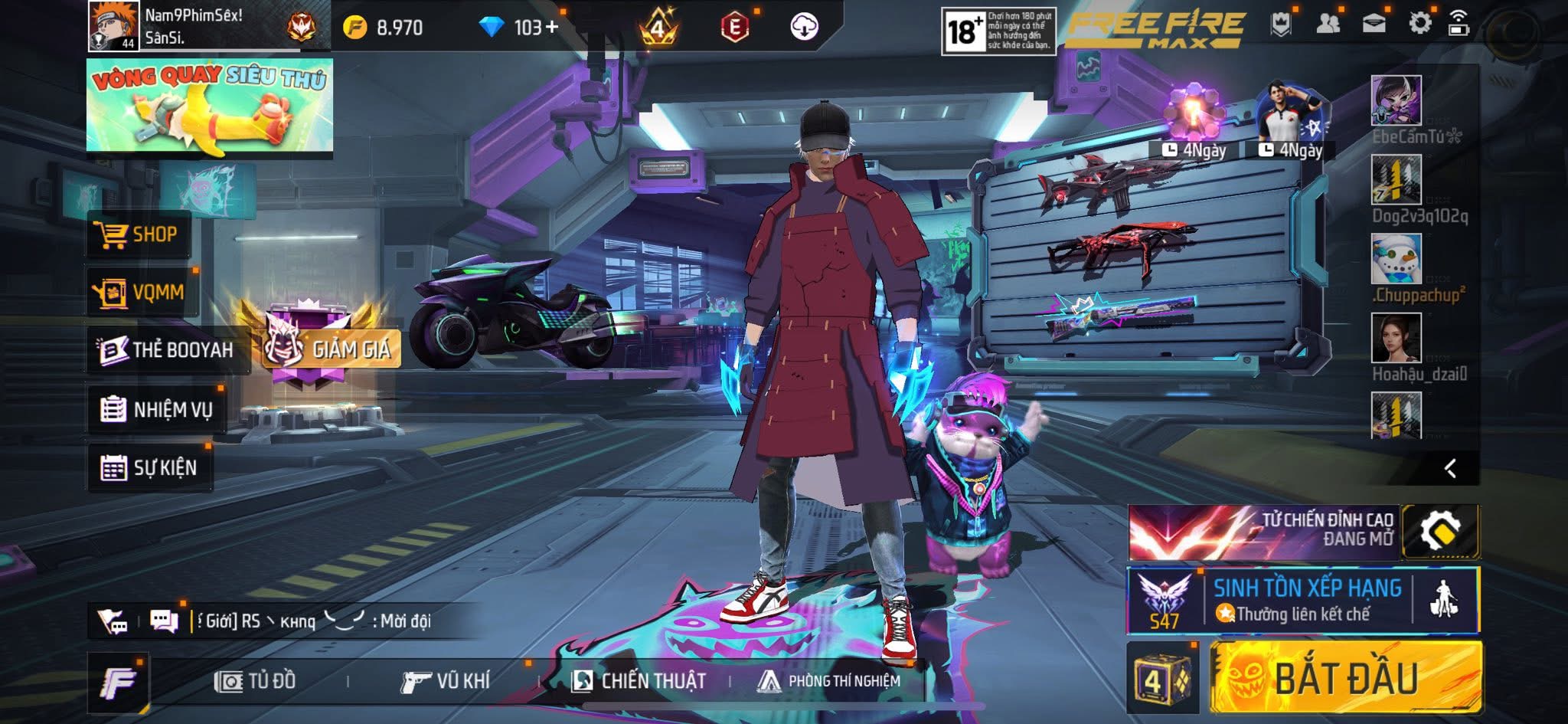
Task: Open the CHIẾN THUẬT tab
Action: coord(639,681)
